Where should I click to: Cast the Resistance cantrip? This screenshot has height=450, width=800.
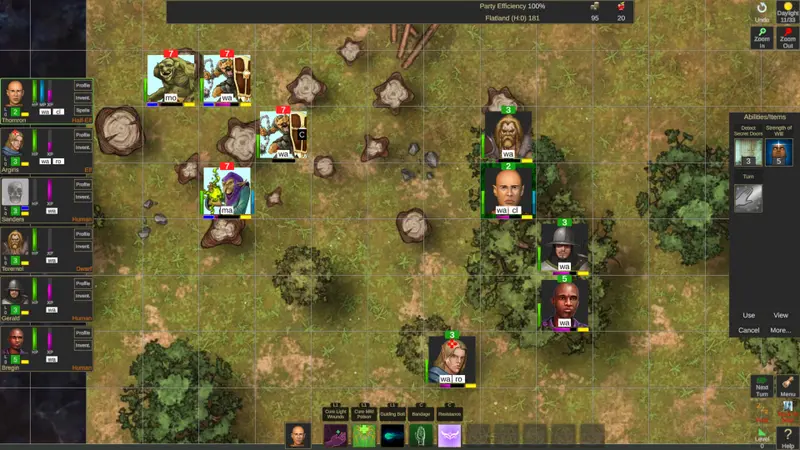(450, 435)
